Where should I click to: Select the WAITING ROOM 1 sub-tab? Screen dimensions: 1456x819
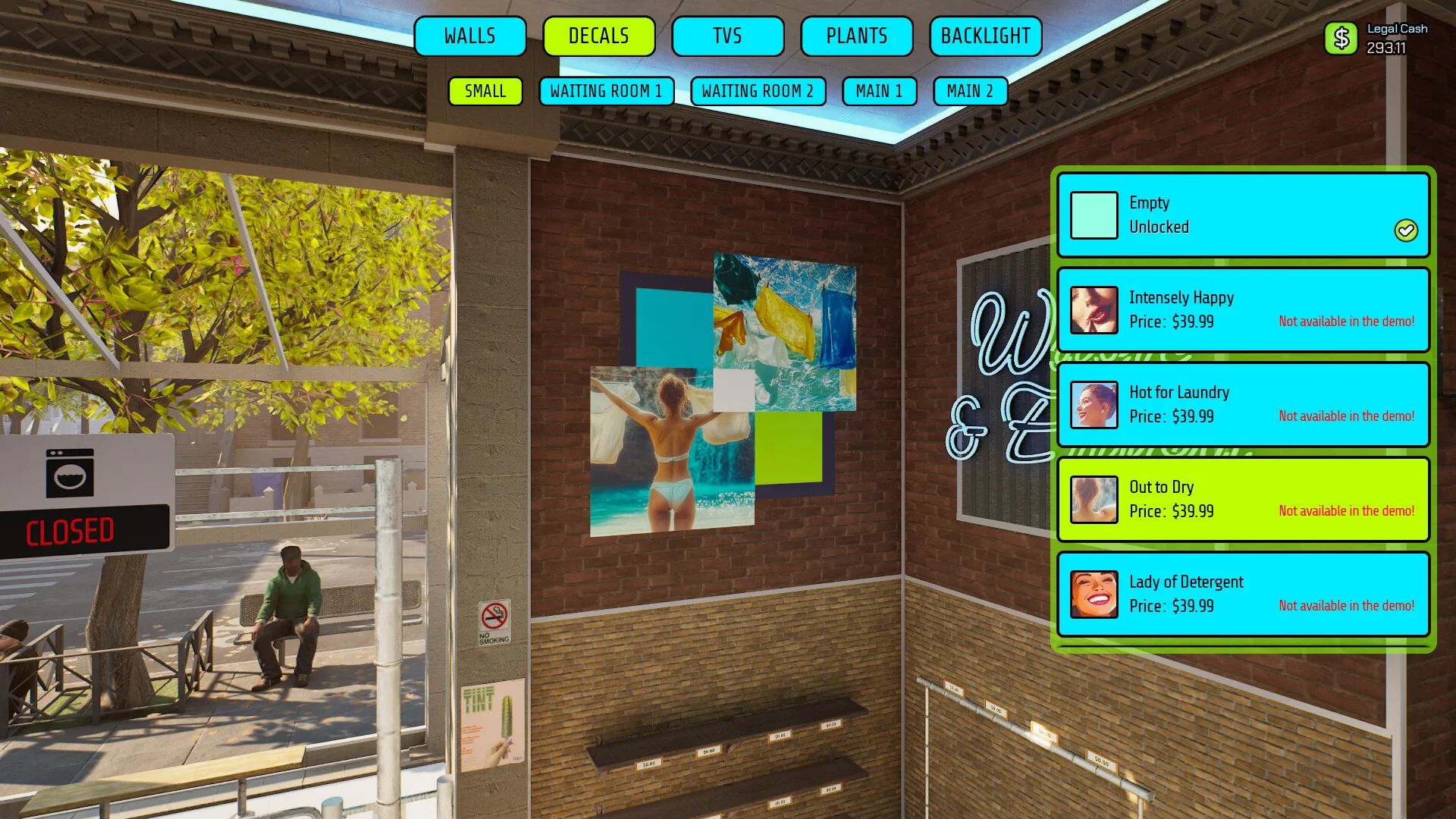point(606,91)
